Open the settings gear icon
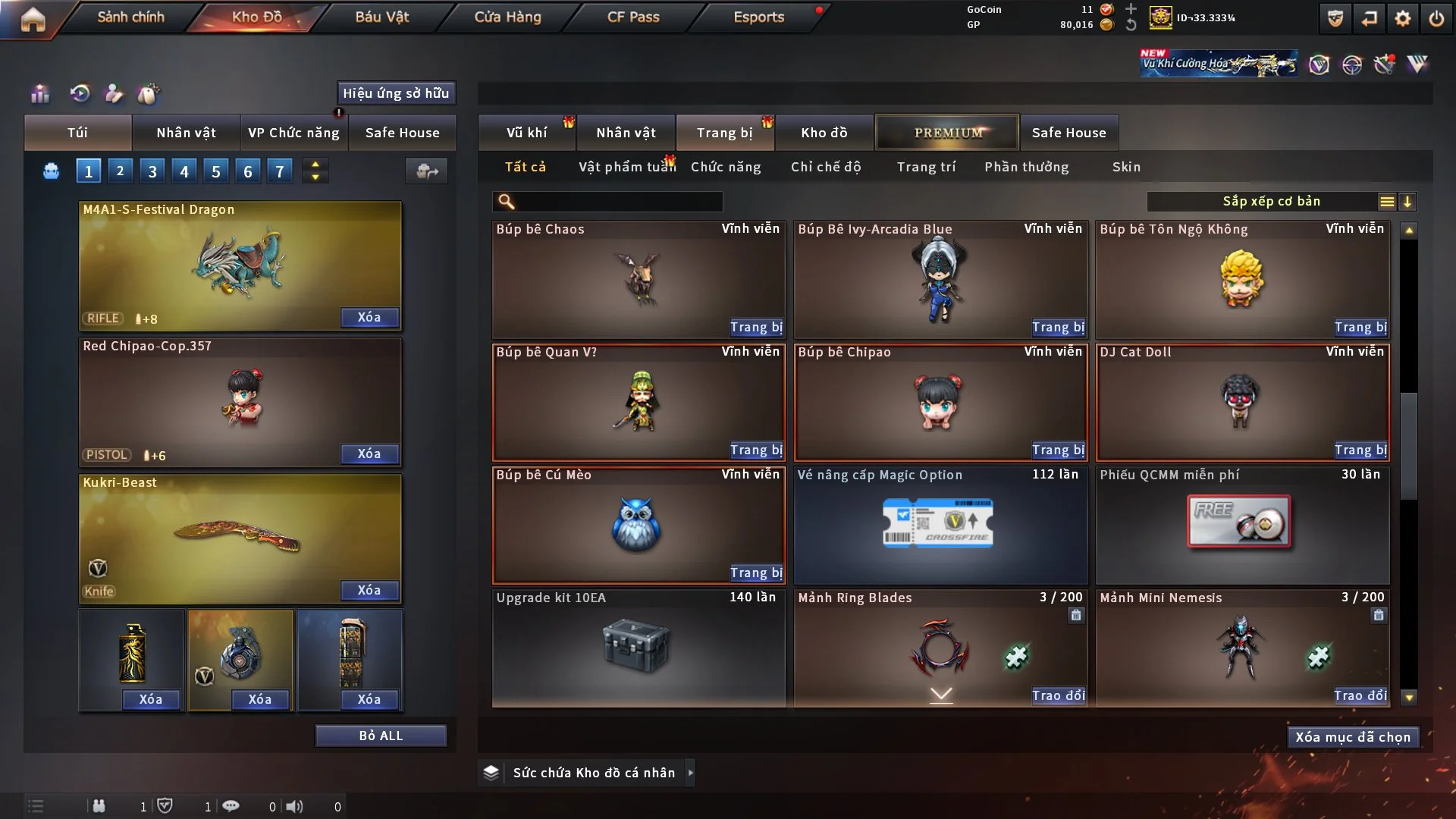Image resolution: width=1456 pixels, height=819 pixels. (x=1403, y=18)
